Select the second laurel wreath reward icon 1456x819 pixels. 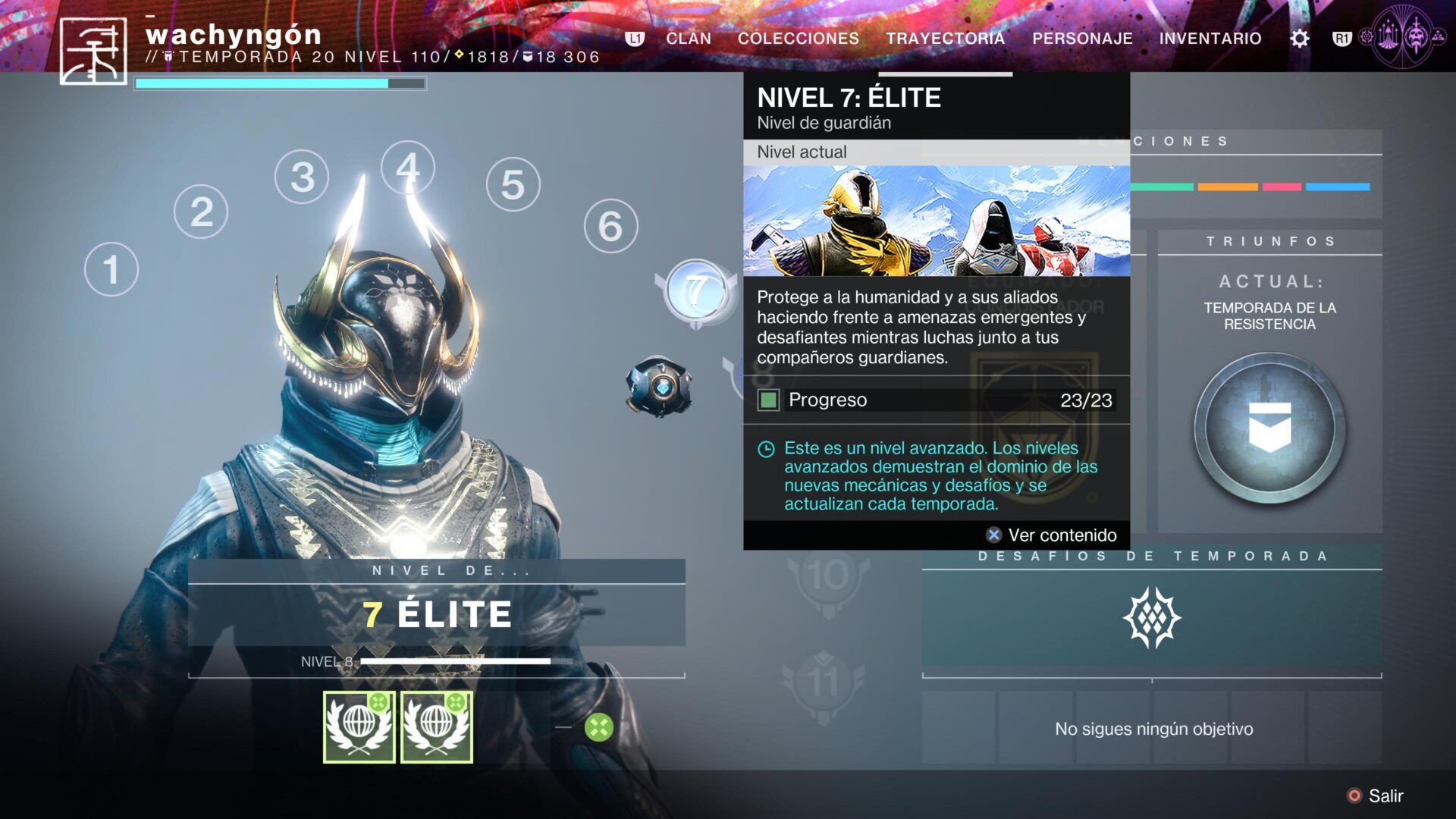[x=437, y=726]
